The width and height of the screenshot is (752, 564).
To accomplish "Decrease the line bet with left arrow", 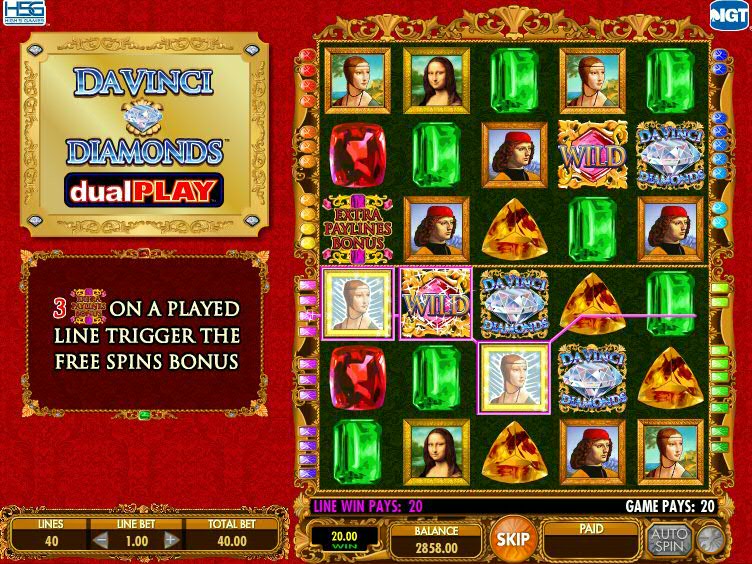I will click(99, 541).
